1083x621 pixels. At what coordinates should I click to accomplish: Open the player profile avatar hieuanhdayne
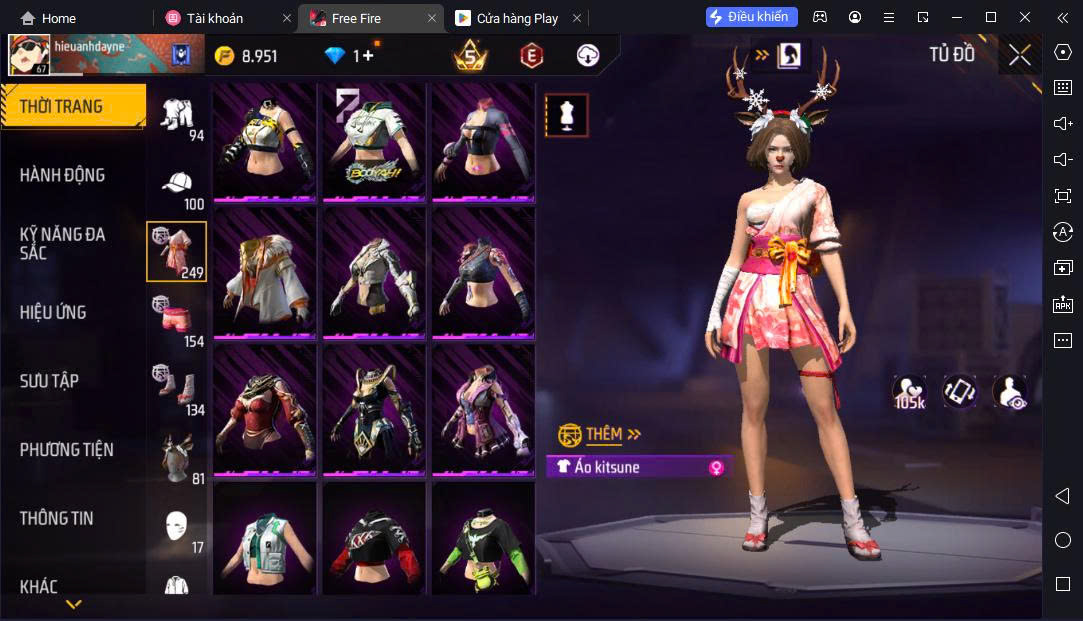tap(29, 56)
